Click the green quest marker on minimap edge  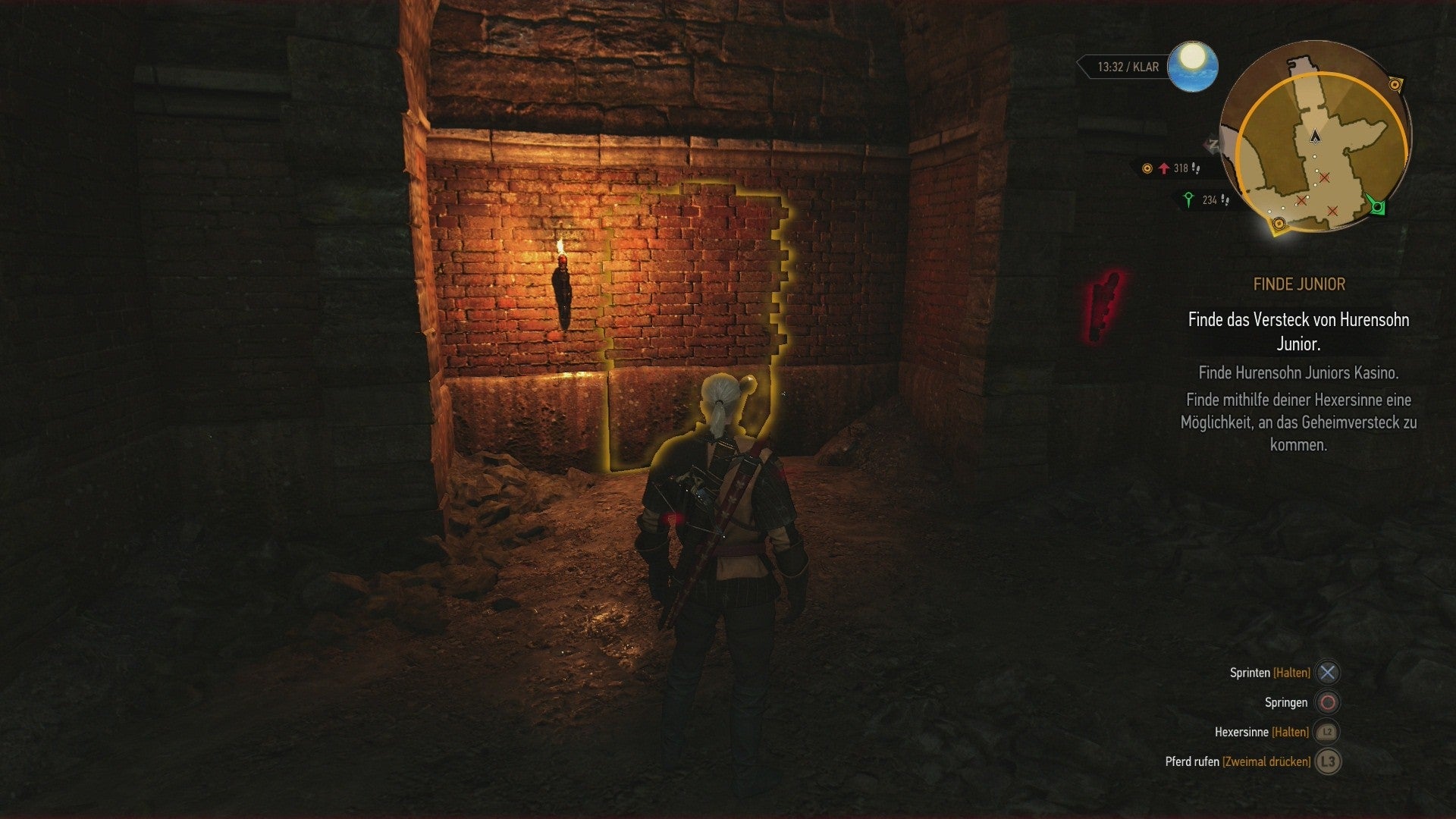pyautogui.click(x=1376, y=208)
